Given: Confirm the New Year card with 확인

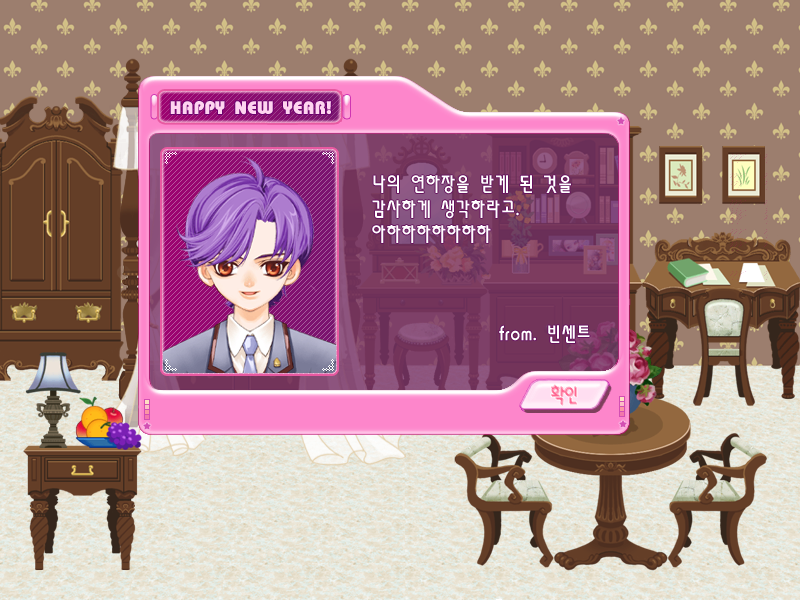Looking at the screenshot, I should (564, 395).
